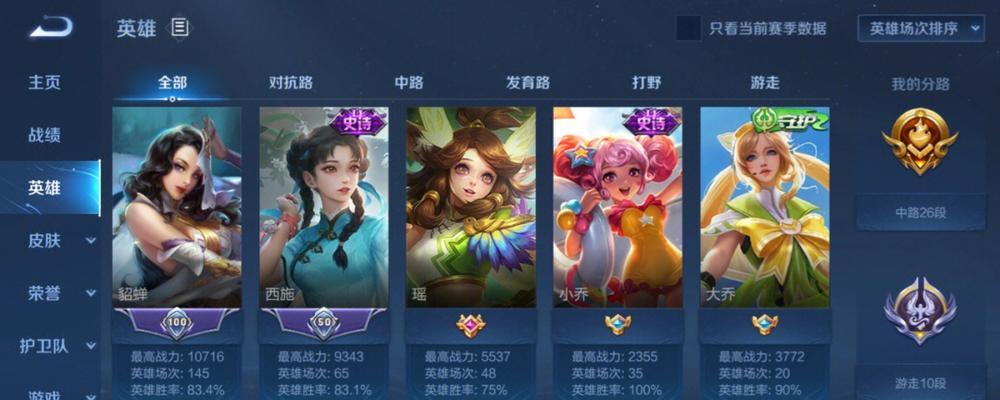1000x400 pixels.
Task: Switch to the 发育路 tab
Action: point(527,83)
